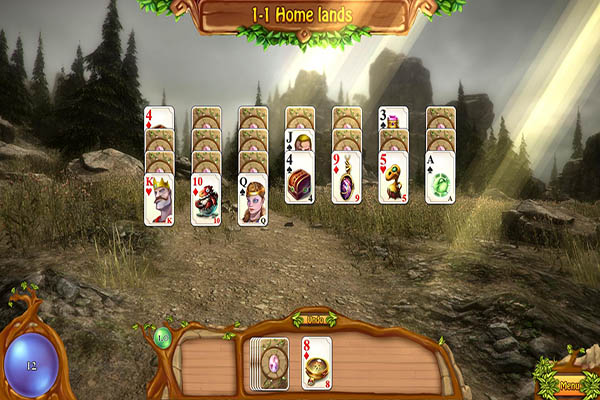Image resolution: width=600 pixels, height=400 pixels.
Task: Pick the King of hearts card
Action: (x=159, y=200)
